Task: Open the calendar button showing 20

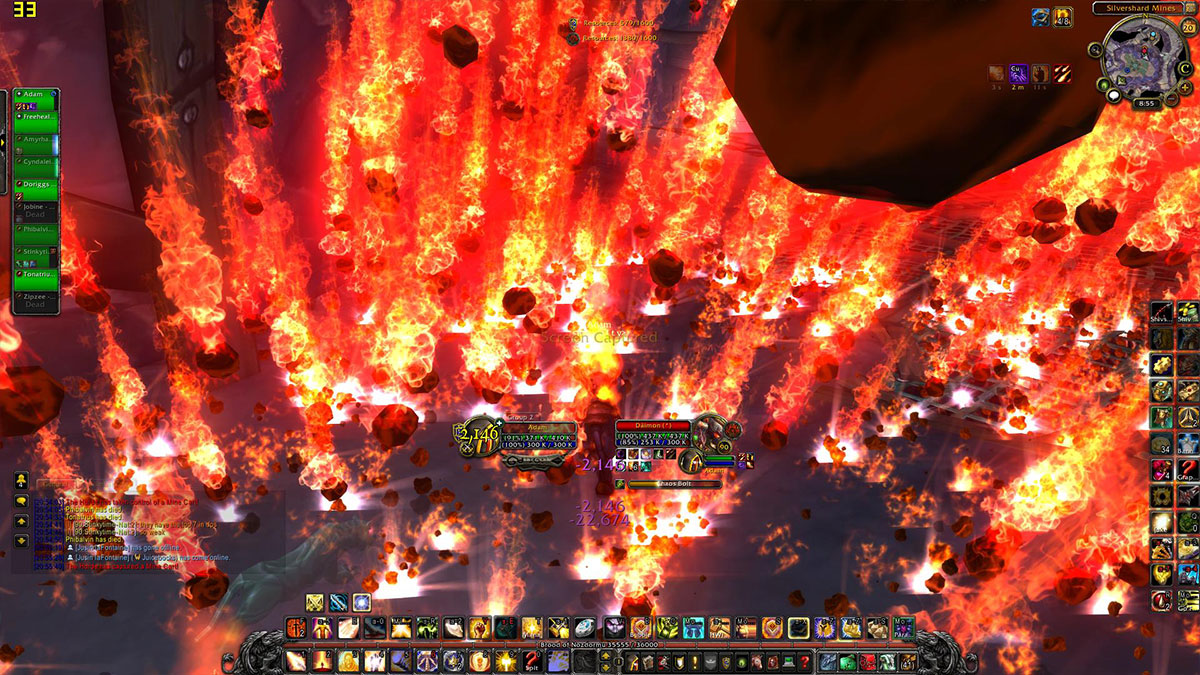Action: pyautogui.click(x=1189, y=27)
